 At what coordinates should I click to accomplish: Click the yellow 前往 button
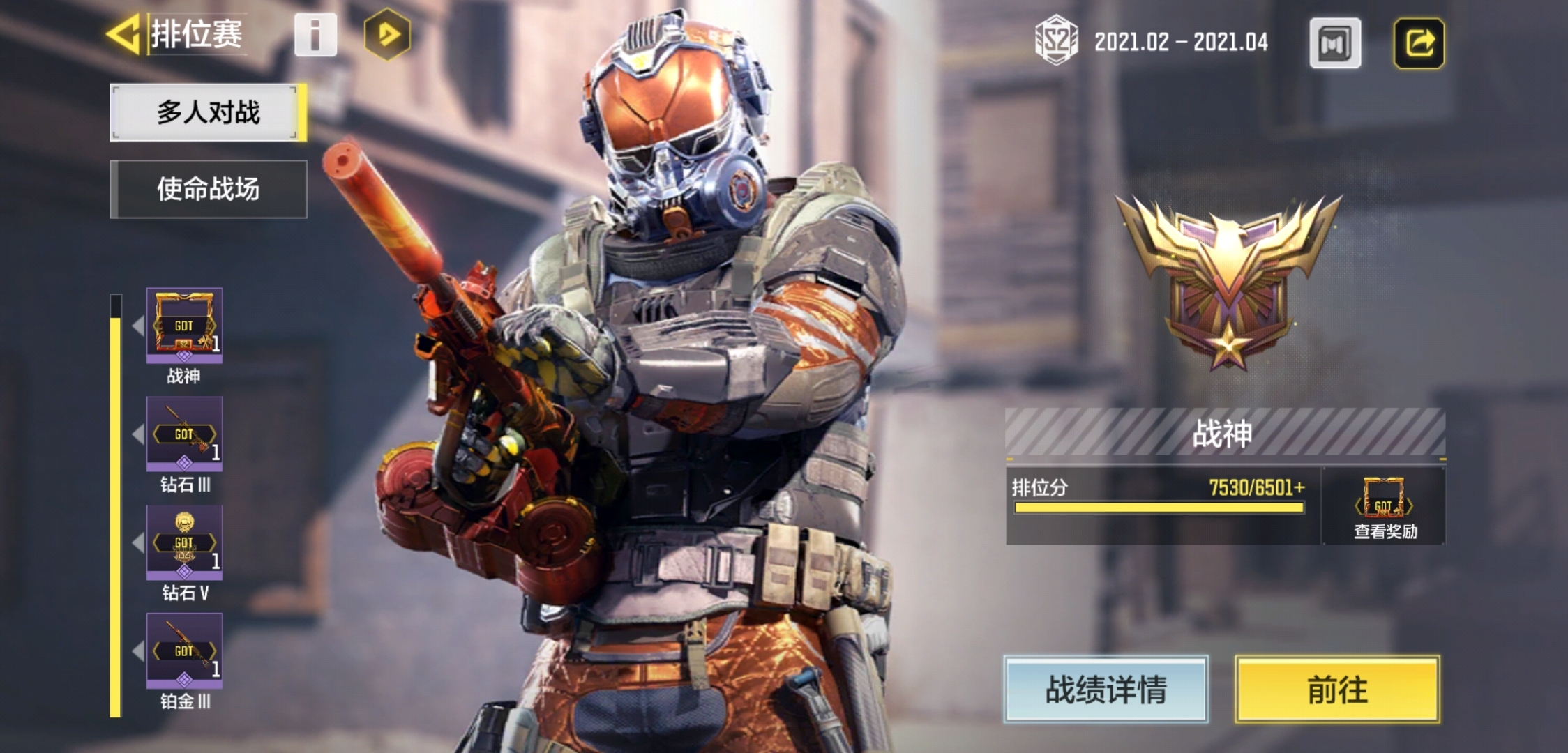(1337, 689)
